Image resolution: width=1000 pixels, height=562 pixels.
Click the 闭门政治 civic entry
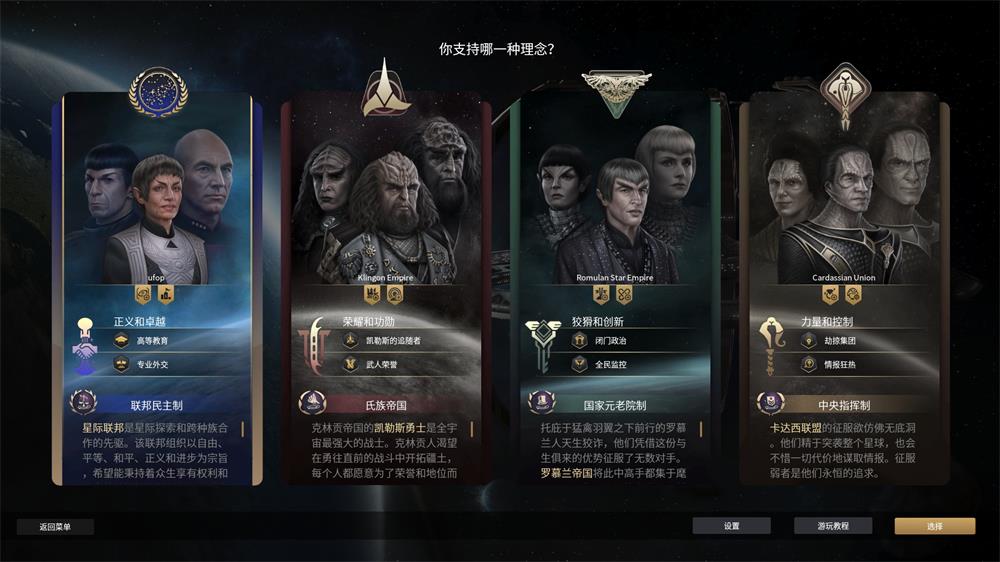[605, 341]
